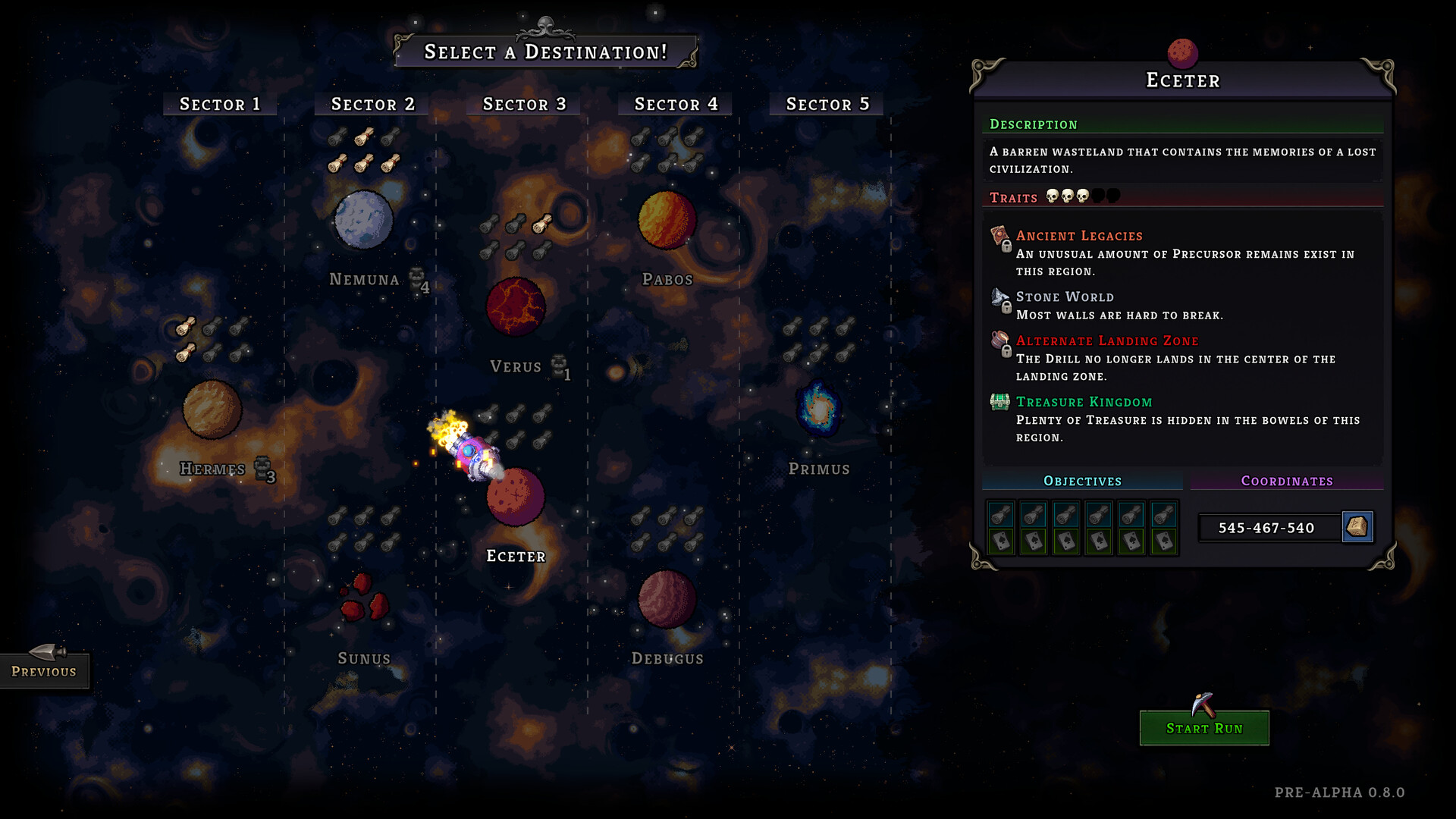Click the Eceter planet thumbnail above the panel
The height and width of the screenshot is (819, 1456).
pos(1184,51)
